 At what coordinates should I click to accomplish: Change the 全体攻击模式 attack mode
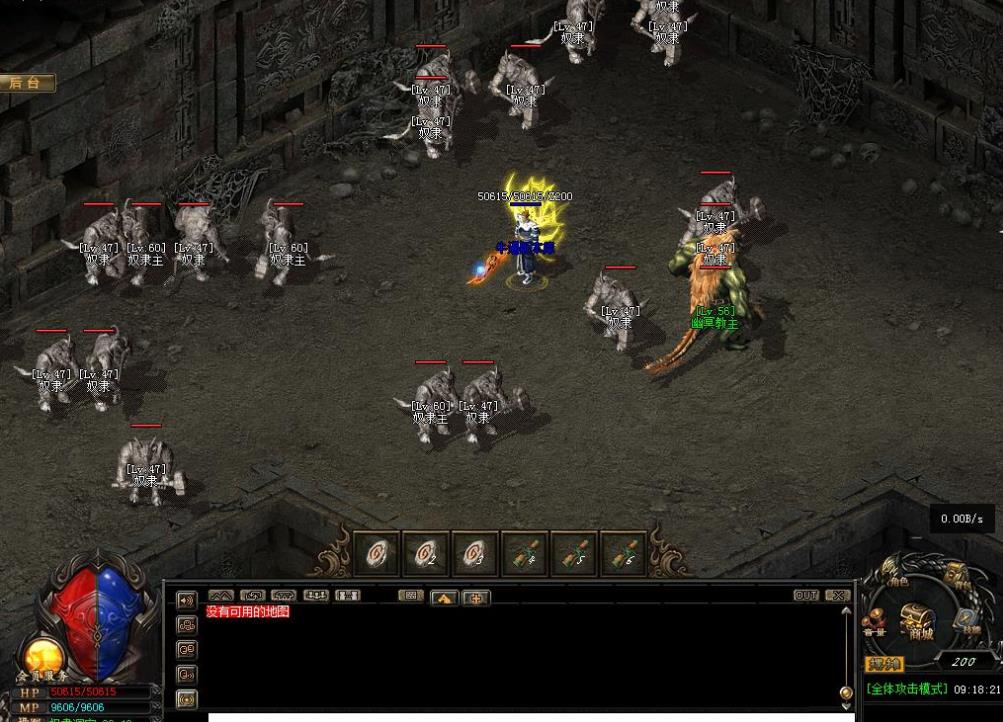tap(906, 689)
